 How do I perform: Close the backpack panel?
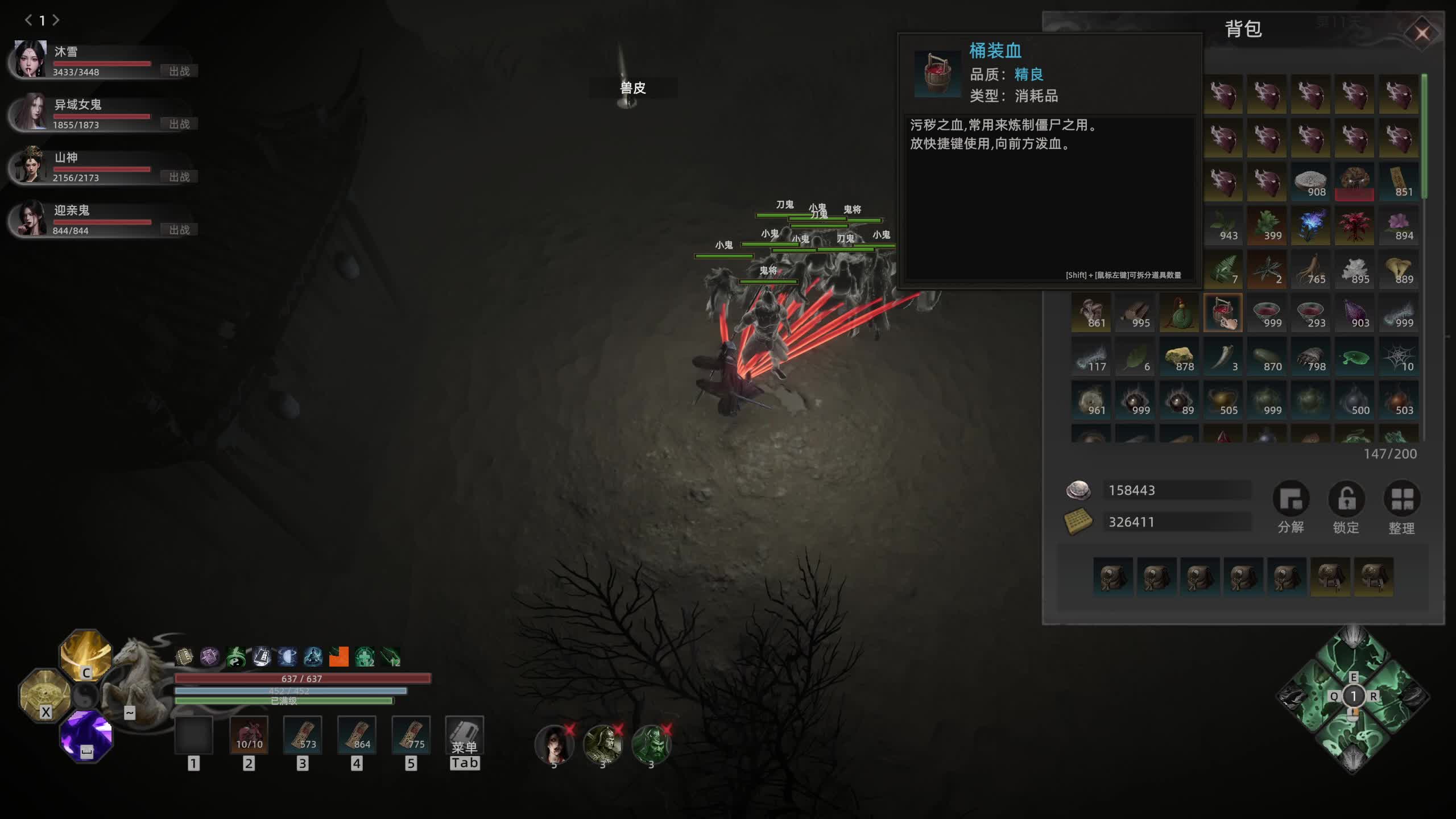[x=1421, y=34]
